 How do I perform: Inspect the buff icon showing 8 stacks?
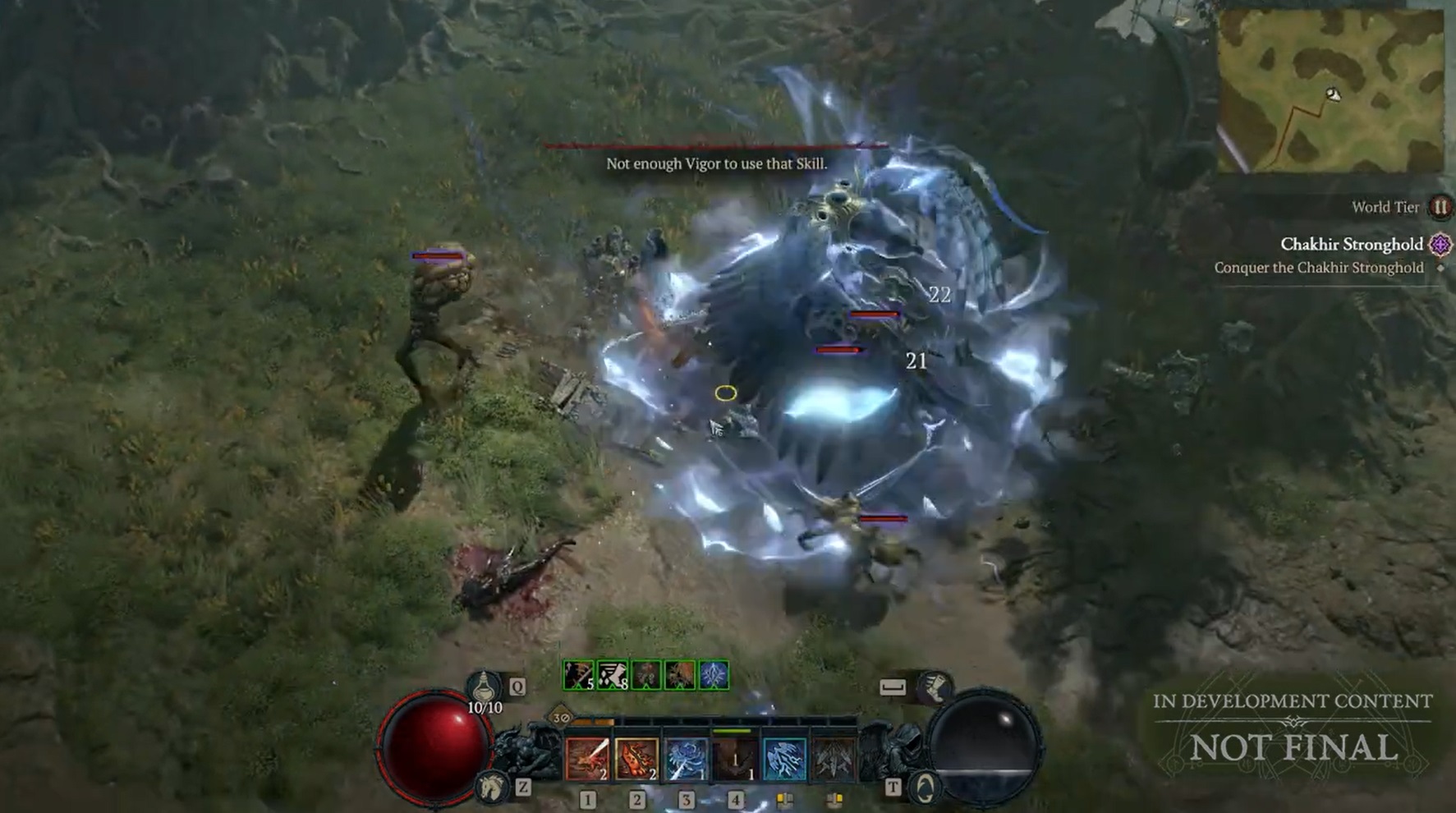[613, 676]
